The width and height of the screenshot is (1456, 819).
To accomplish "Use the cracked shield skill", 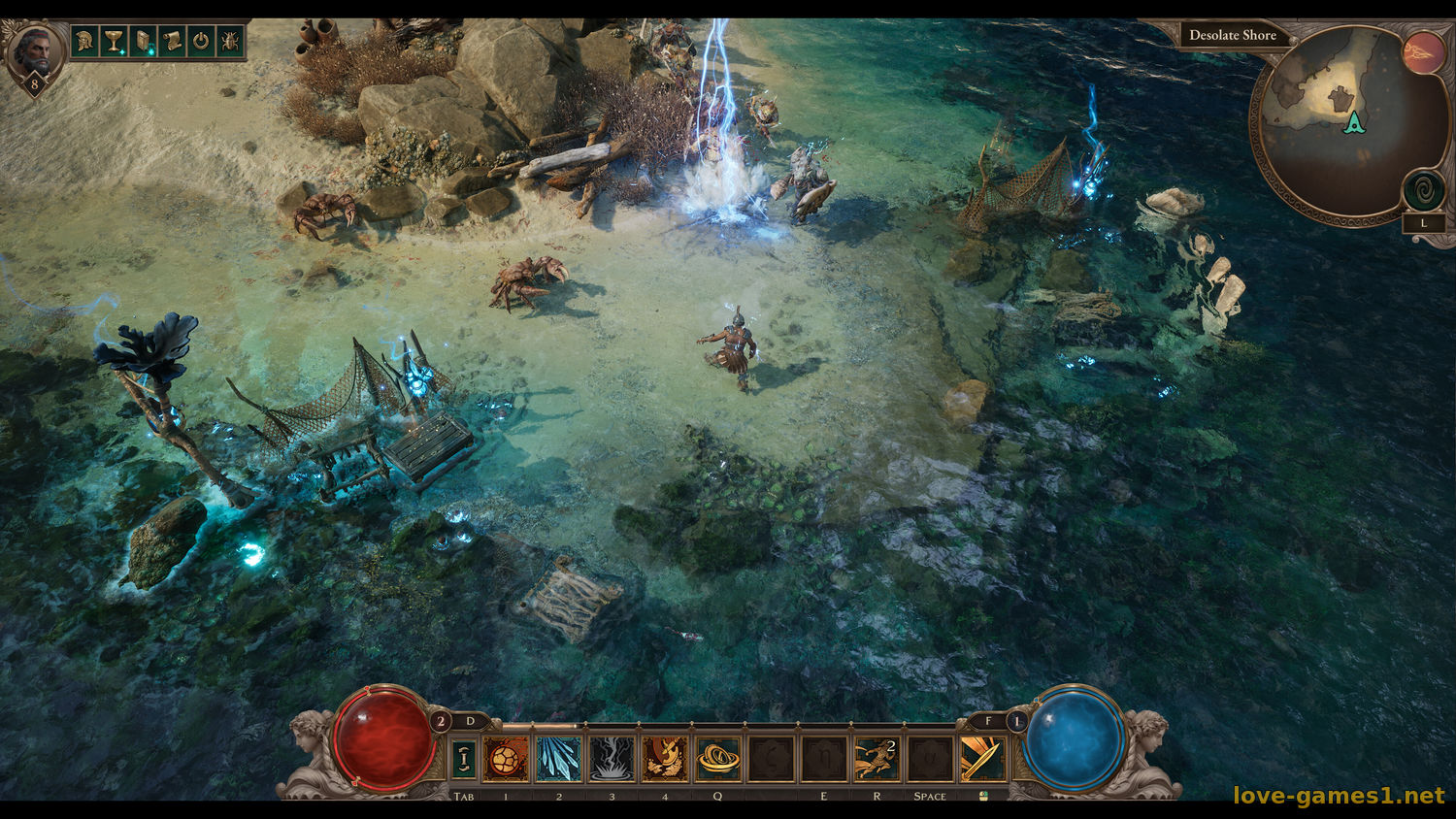I will tap(507, 759).
